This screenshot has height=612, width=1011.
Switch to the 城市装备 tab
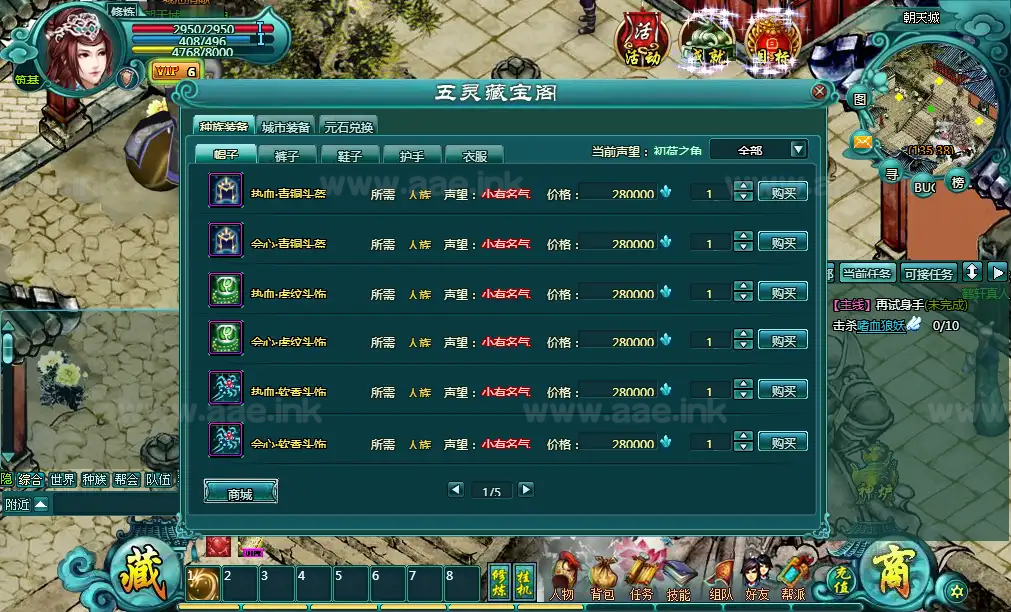tap(286, 127)
